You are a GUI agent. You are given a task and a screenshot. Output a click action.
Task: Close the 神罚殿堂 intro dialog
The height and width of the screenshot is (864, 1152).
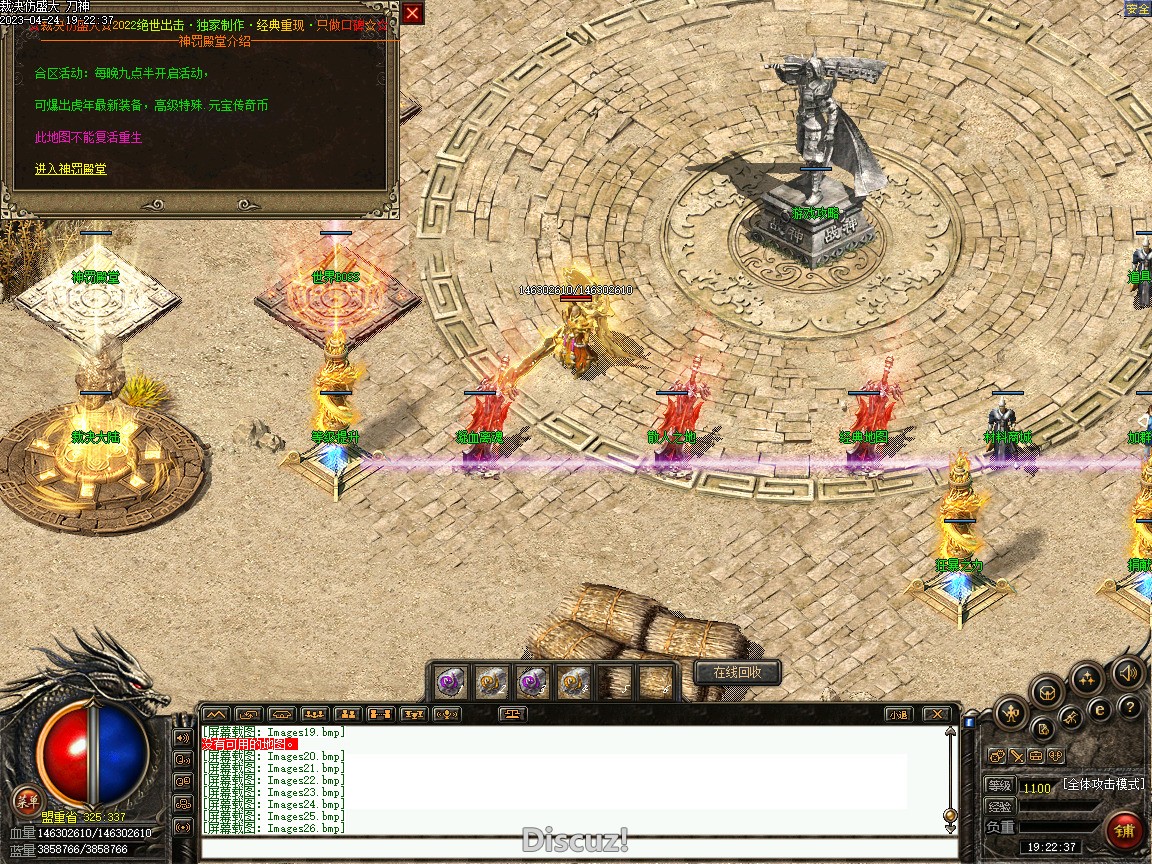click(x=412, y=14)
